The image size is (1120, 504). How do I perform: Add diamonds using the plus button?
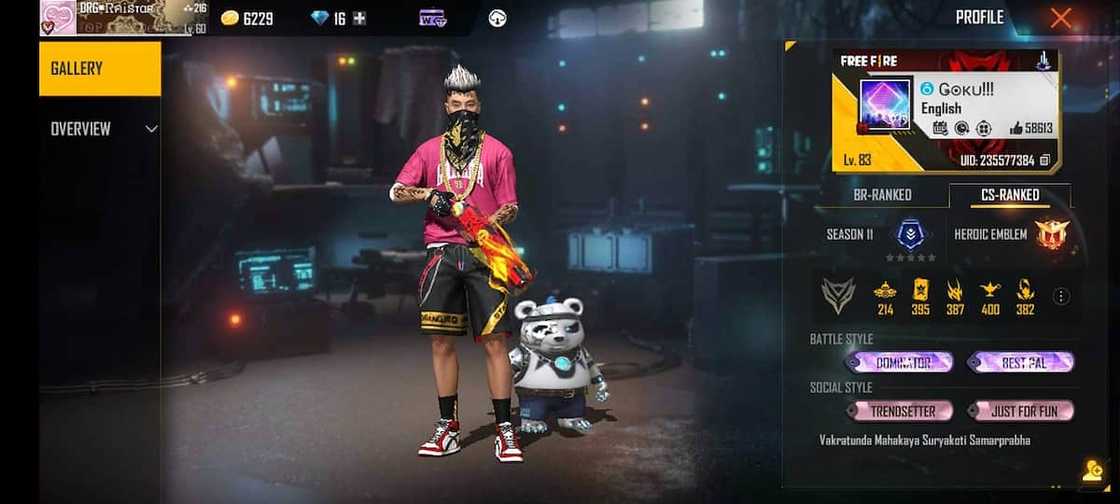click(360, 18)
